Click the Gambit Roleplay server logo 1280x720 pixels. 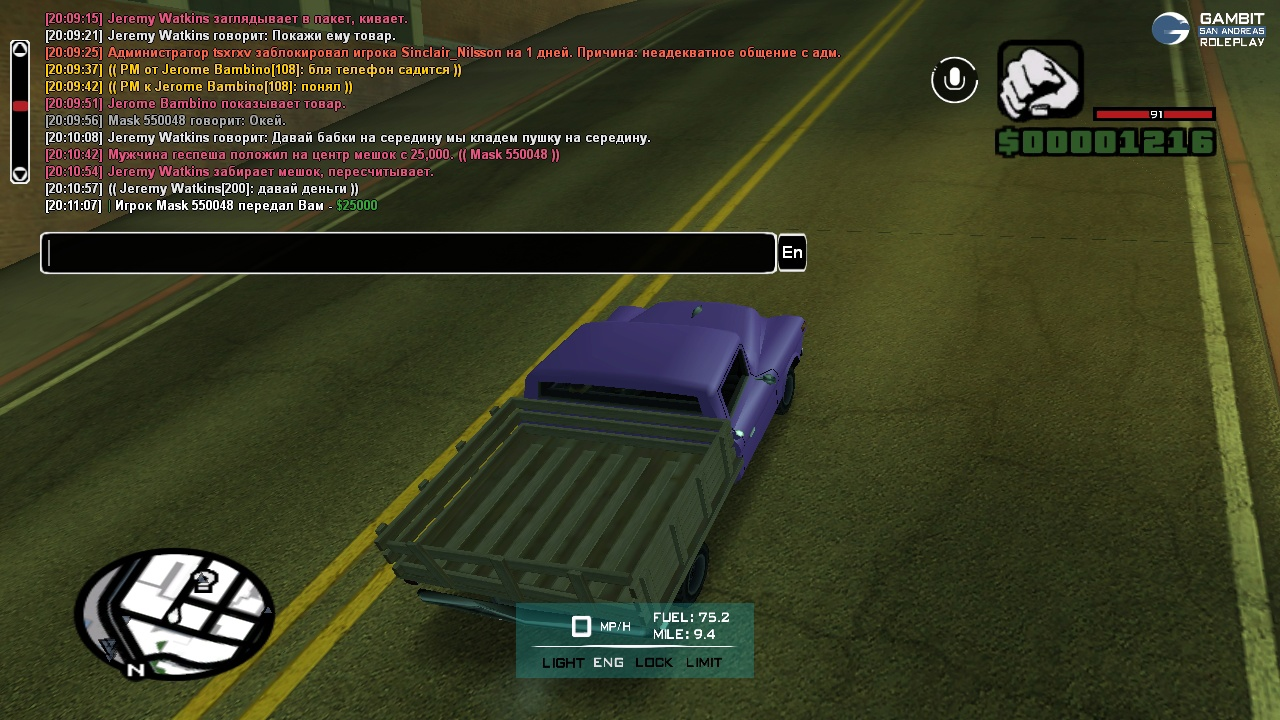pos(1209,29)
